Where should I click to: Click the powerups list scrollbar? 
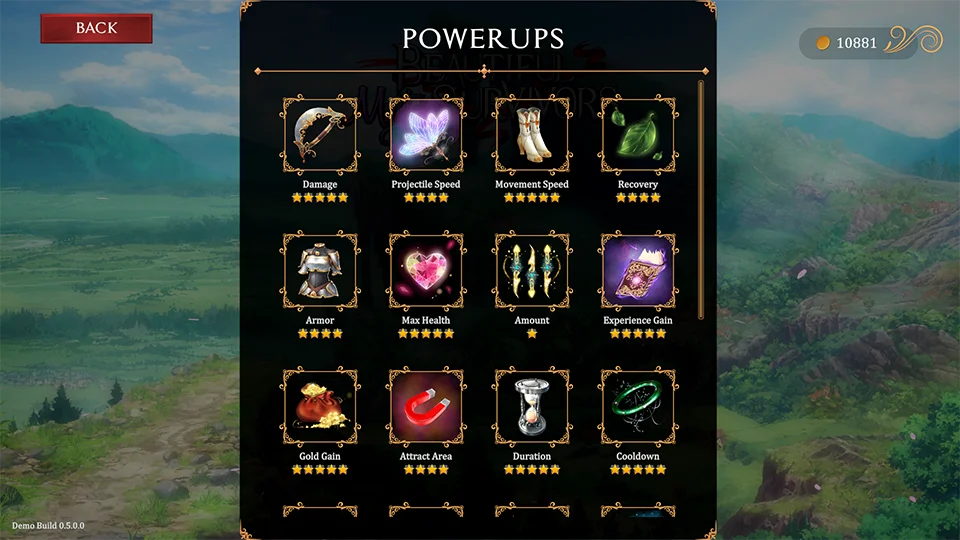[x=701, y=200]
